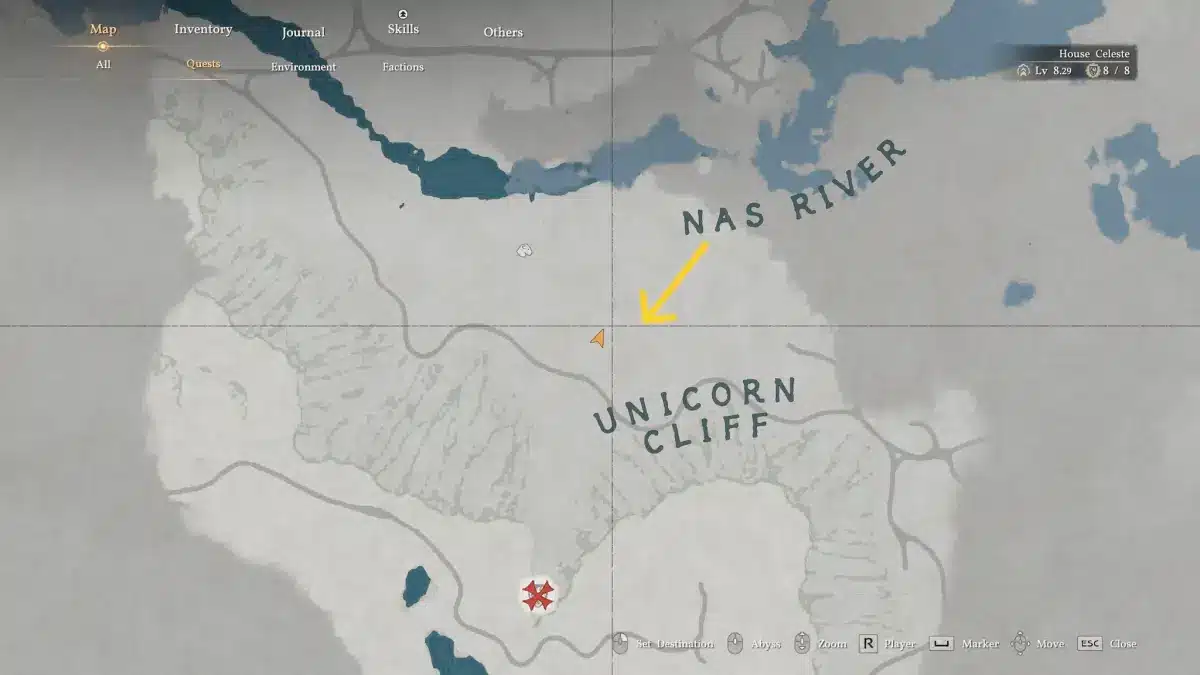Filter map by Quests
1200x675 pixels.
click(x=203, y=64)
